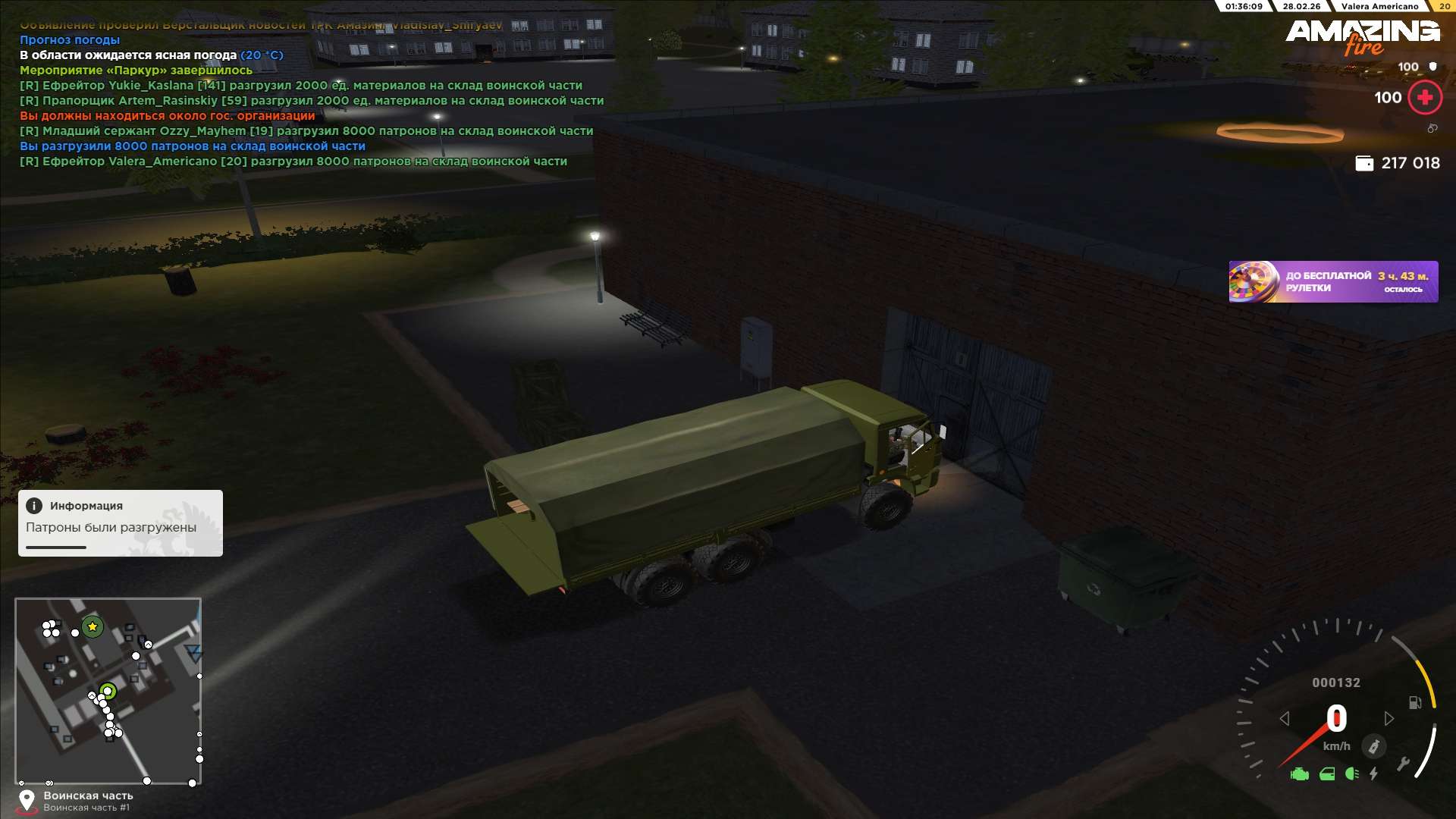Activate the left turn signal arrow

point(1284,718)
